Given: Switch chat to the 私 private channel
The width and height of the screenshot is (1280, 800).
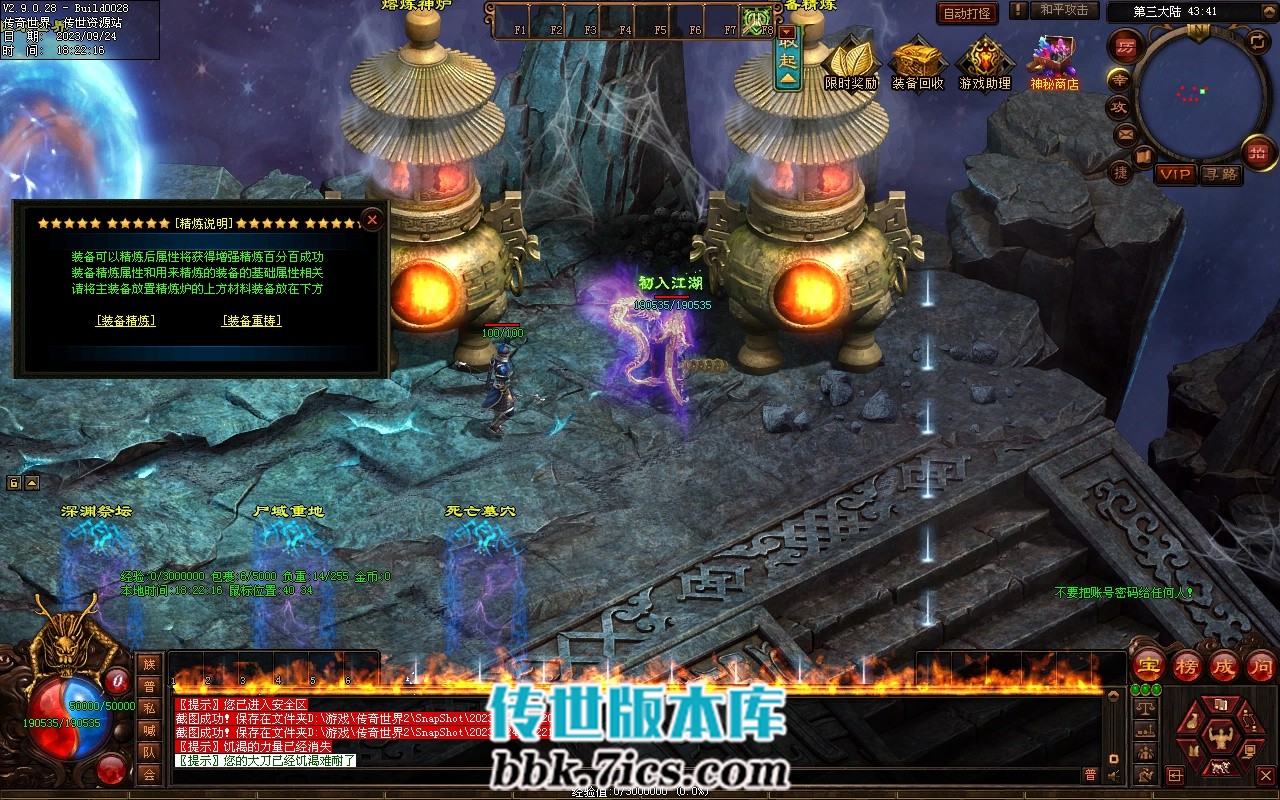Looking at the screenshot, I should tap(149, 708).
